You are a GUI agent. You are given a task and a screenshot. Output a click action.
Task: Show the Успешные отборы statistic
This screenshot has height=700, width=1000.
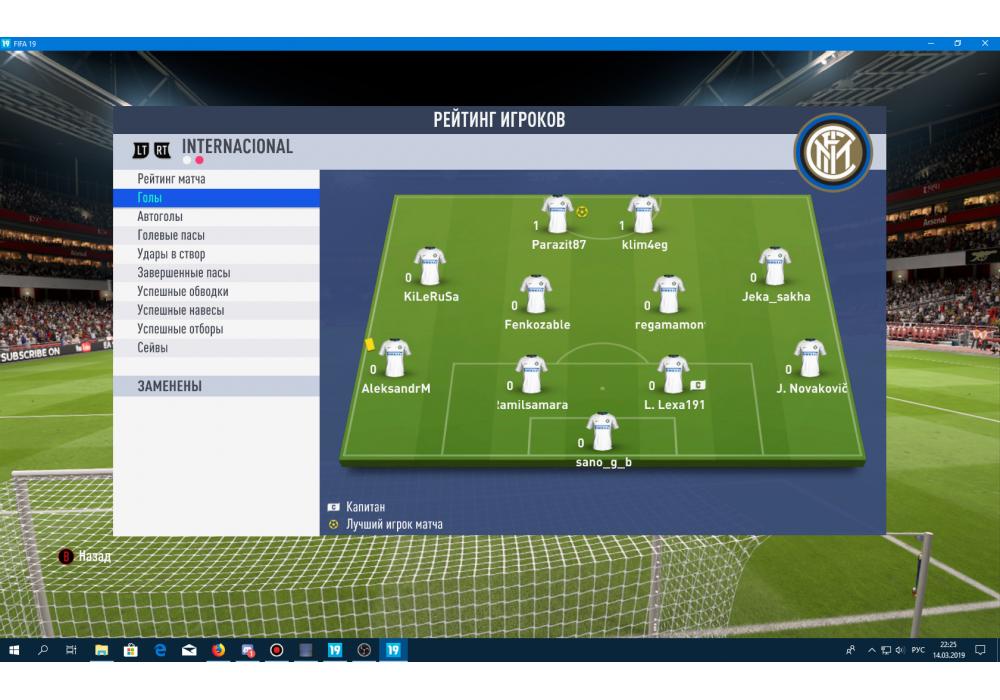(180, 329)
